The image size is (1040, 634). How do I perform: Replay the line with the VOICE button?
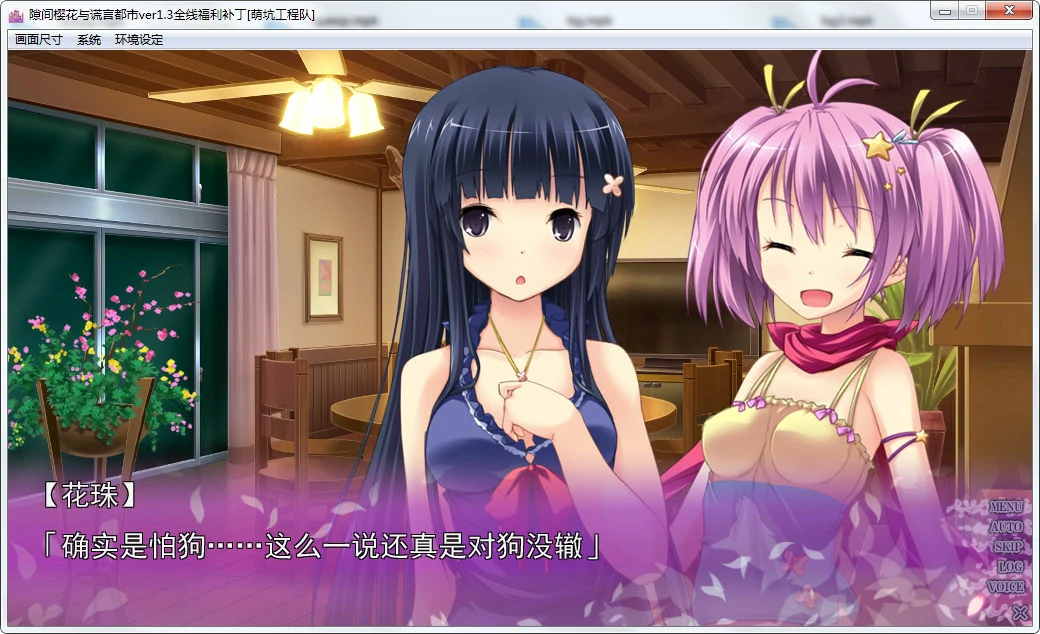tap(1006, 587)
